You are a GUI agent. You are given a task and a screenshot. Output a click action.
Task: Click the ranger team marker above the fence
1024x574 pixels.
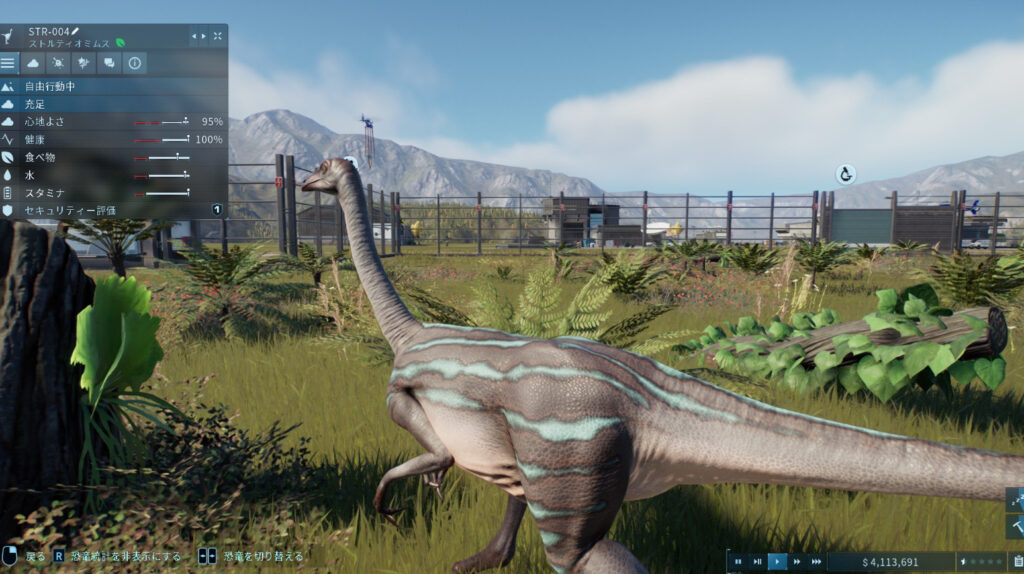[845, 174]
